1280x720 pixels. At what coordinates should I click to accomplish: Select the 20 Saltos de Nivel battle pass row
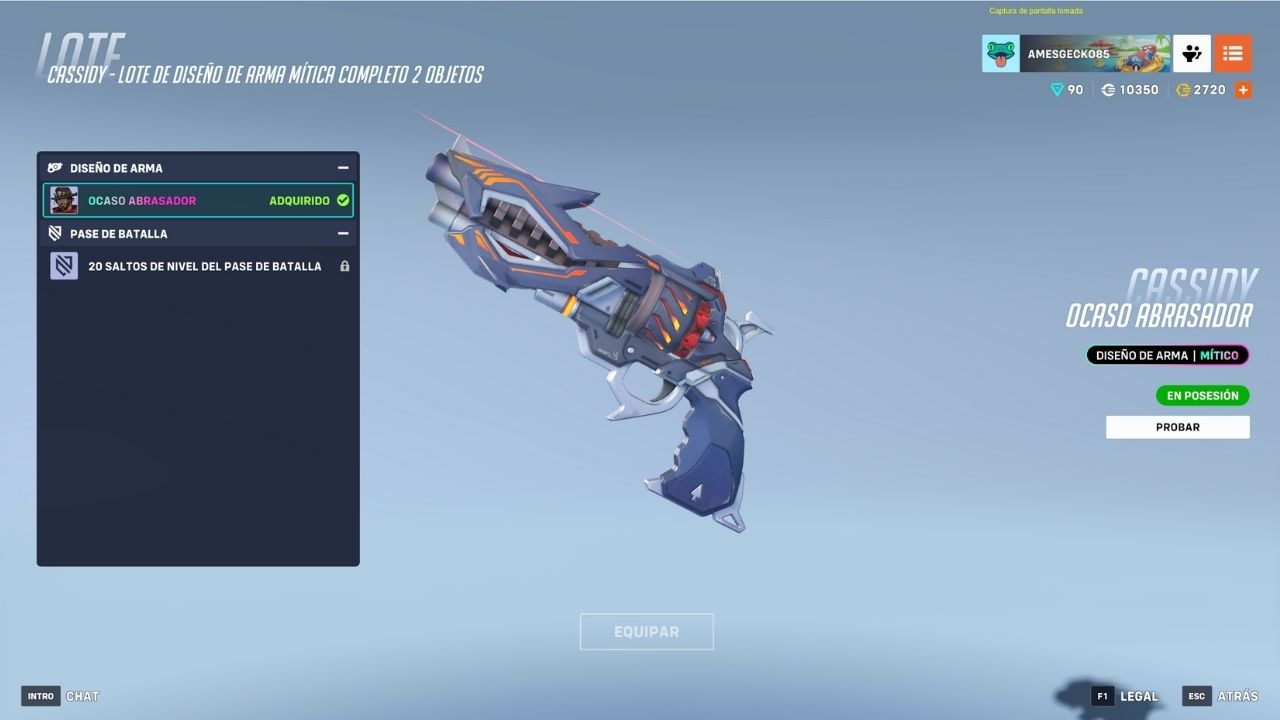198,266
